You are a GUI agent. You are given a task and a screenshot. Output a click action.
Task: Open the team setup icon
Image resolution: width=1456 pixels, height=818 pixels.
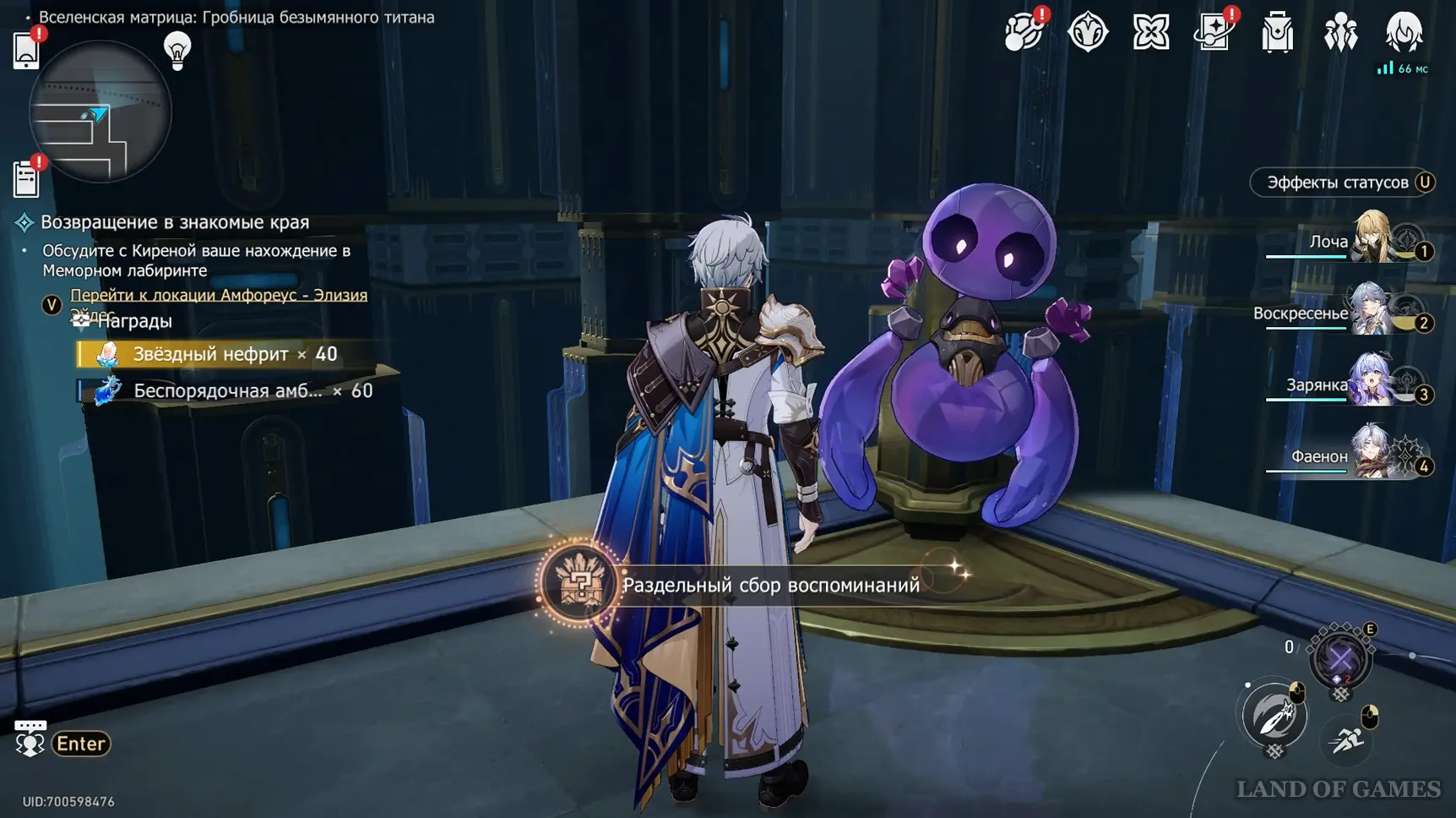1340,33
